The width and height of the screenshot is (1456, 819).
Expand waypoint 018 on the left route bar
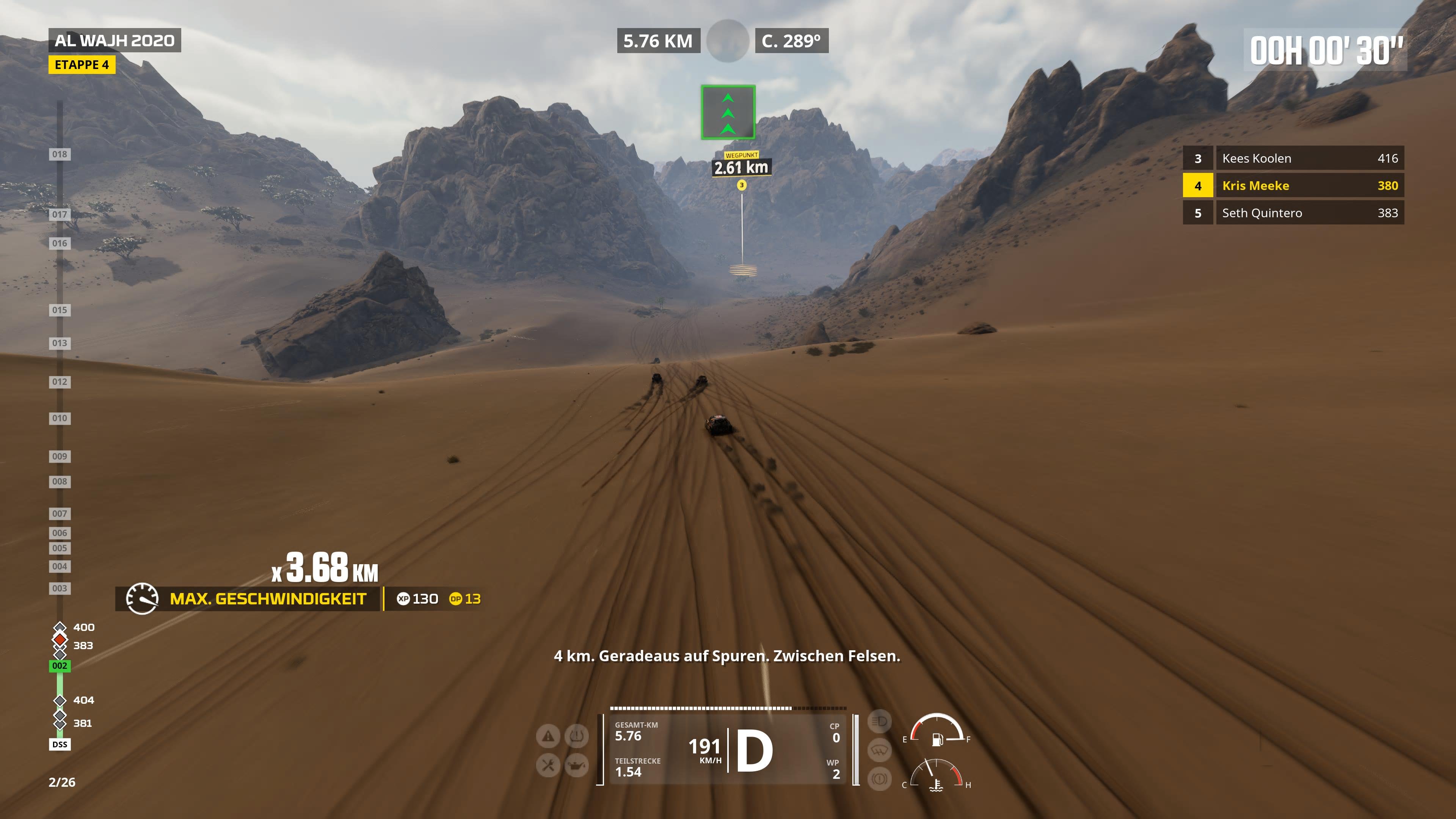[60, 154]
